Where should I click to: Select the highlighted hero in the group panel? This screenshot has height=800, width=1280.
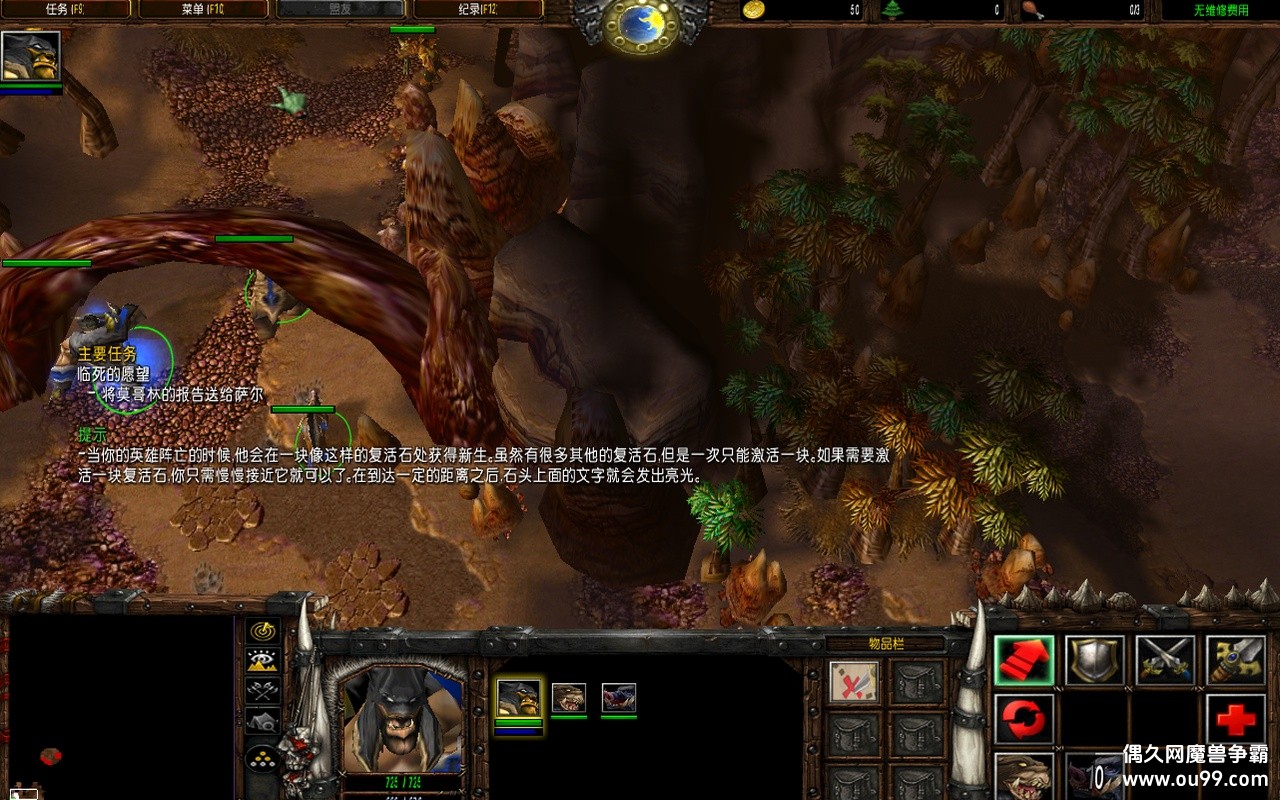(519, 698)
